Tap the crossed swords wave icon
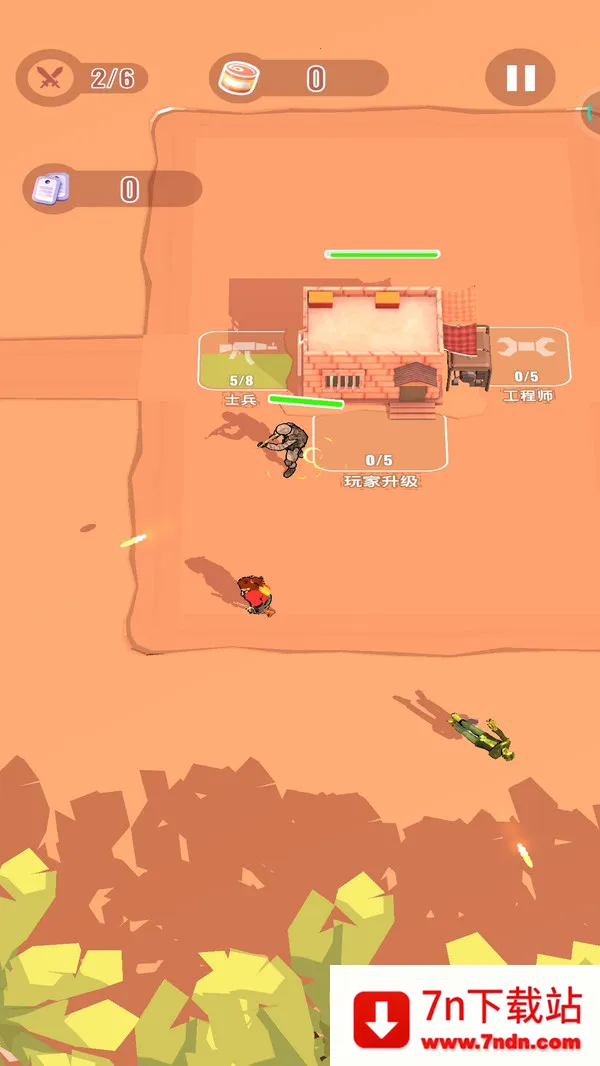Image resolution: width=600 pixels, height=1066 pixels. point(49,78)
